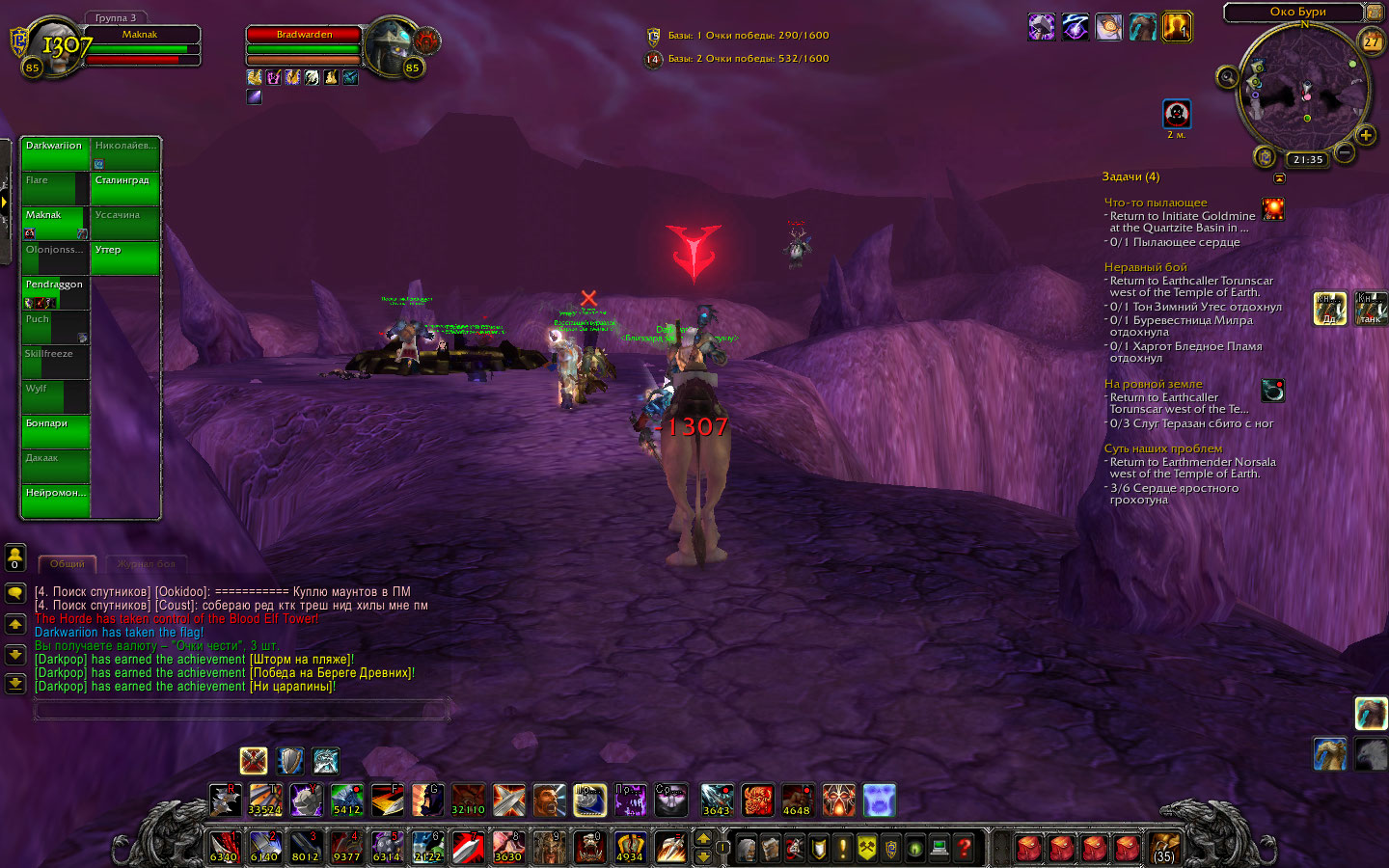The height and width of the screenshot is (868, 1389).
Task: Click the magnifying glass tracking button
Action: (1227, 77)
